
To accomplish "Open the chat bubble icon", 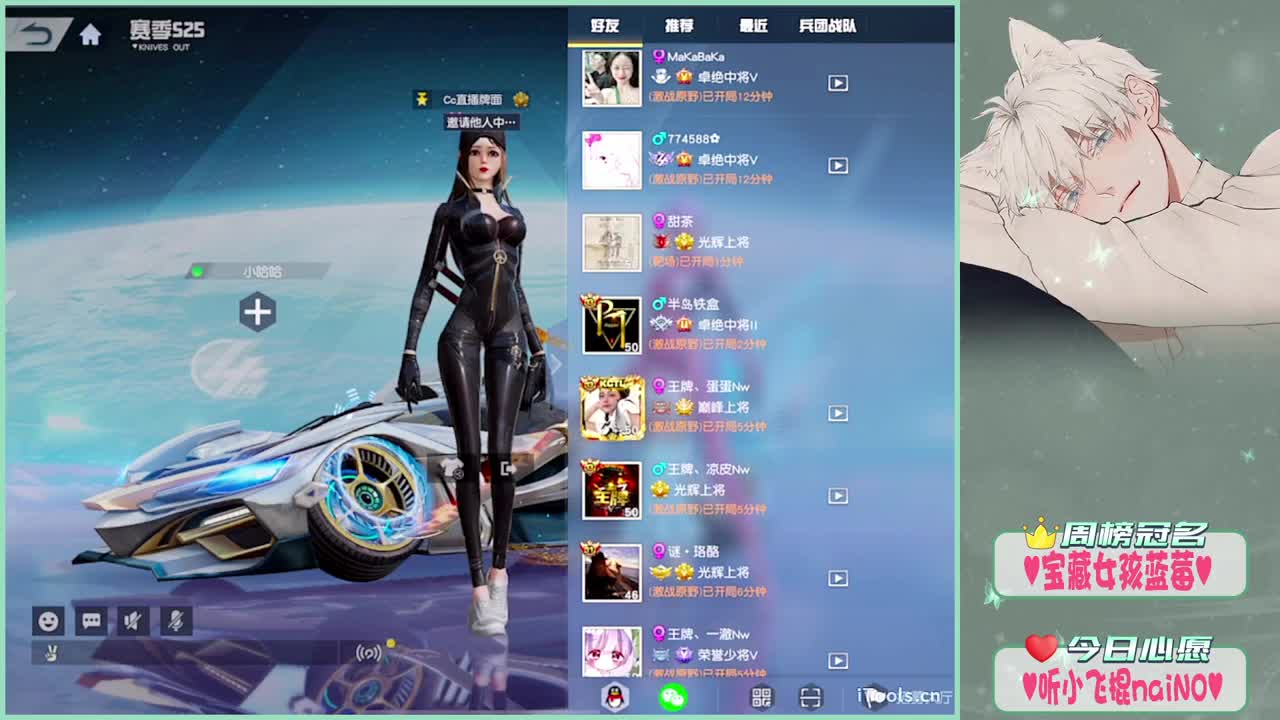I will click(90, 622).
